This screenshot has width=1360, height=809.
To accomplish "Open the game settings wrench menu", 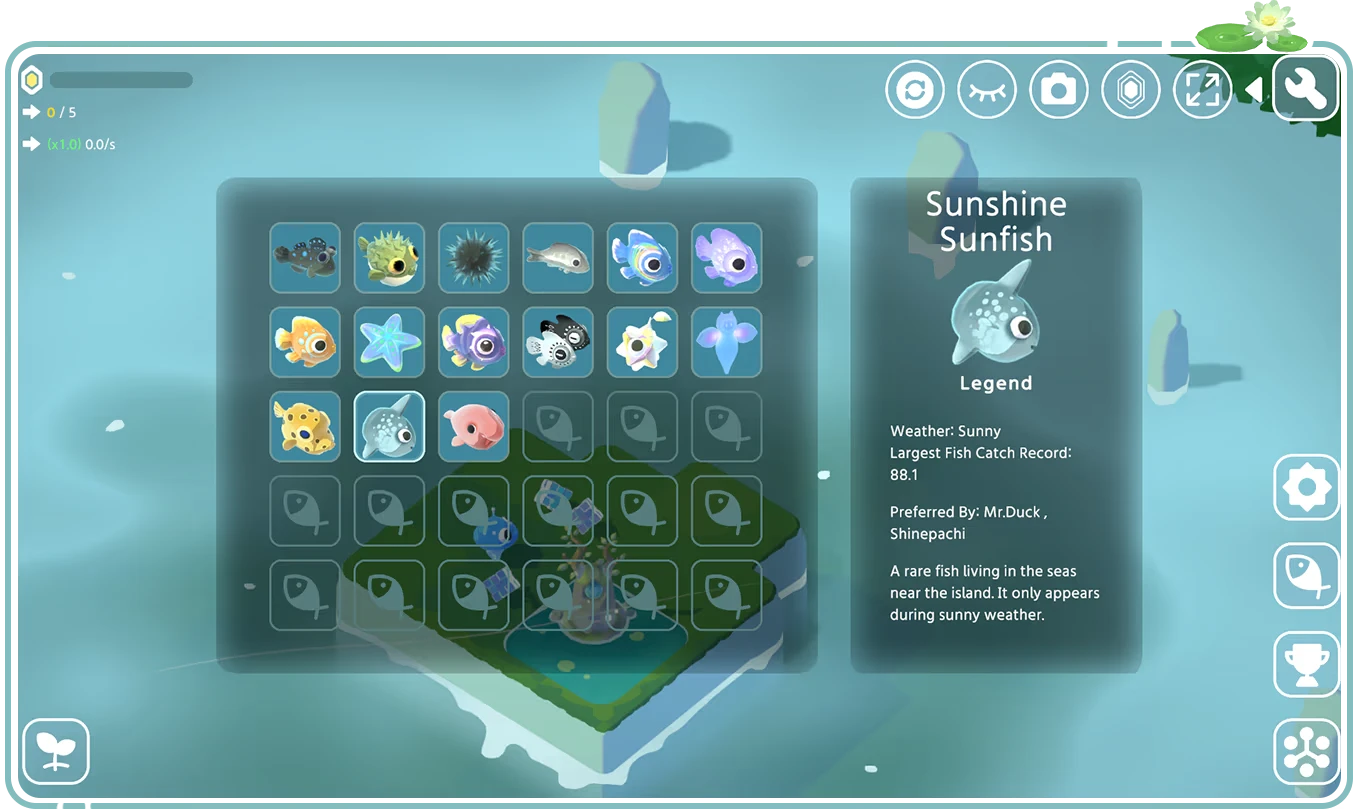I will click(x=1306, y=88).
